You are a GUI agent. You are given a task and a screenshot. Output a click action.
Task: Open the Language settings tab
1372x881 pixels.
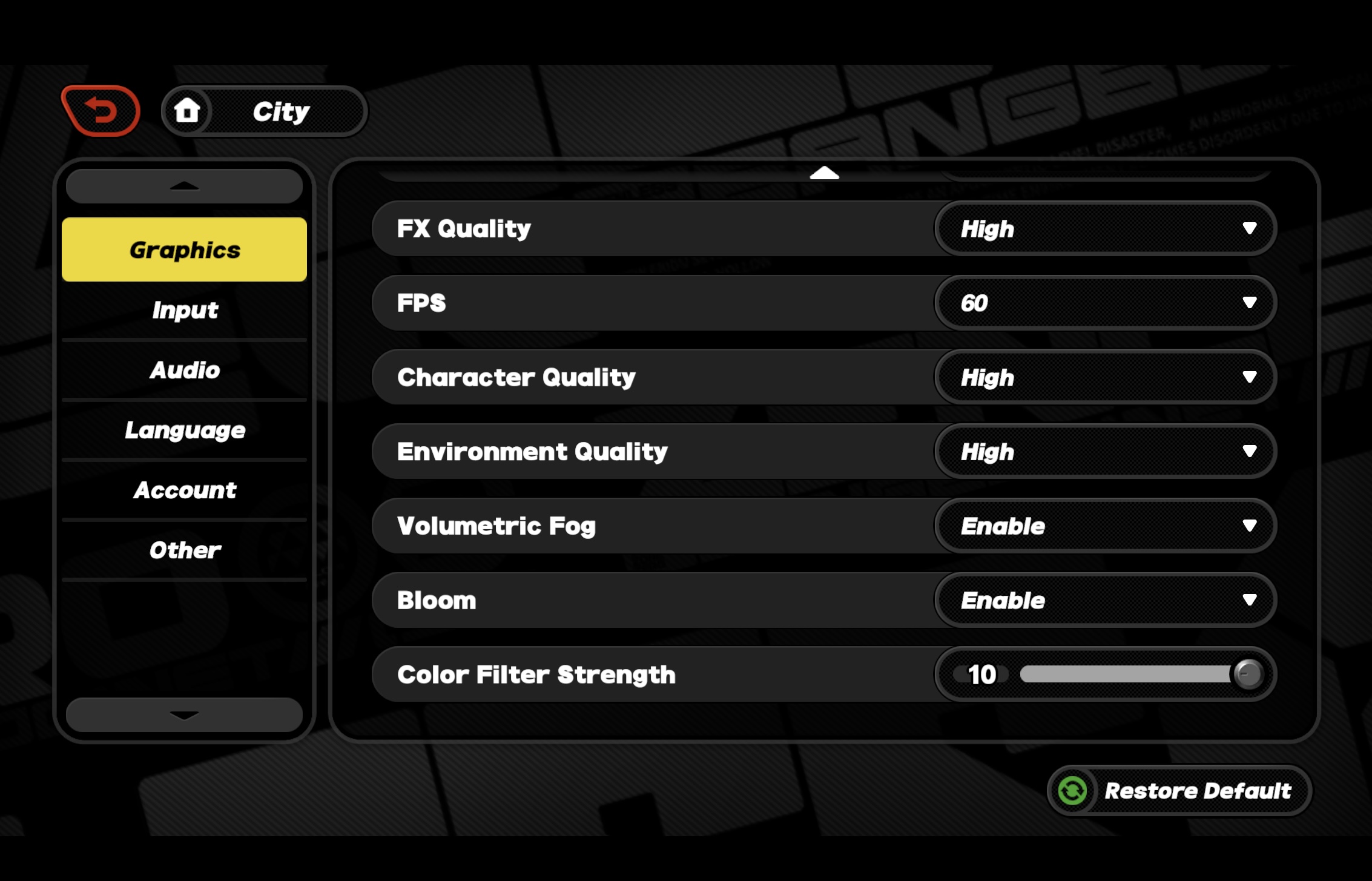(x=184, y=430)
